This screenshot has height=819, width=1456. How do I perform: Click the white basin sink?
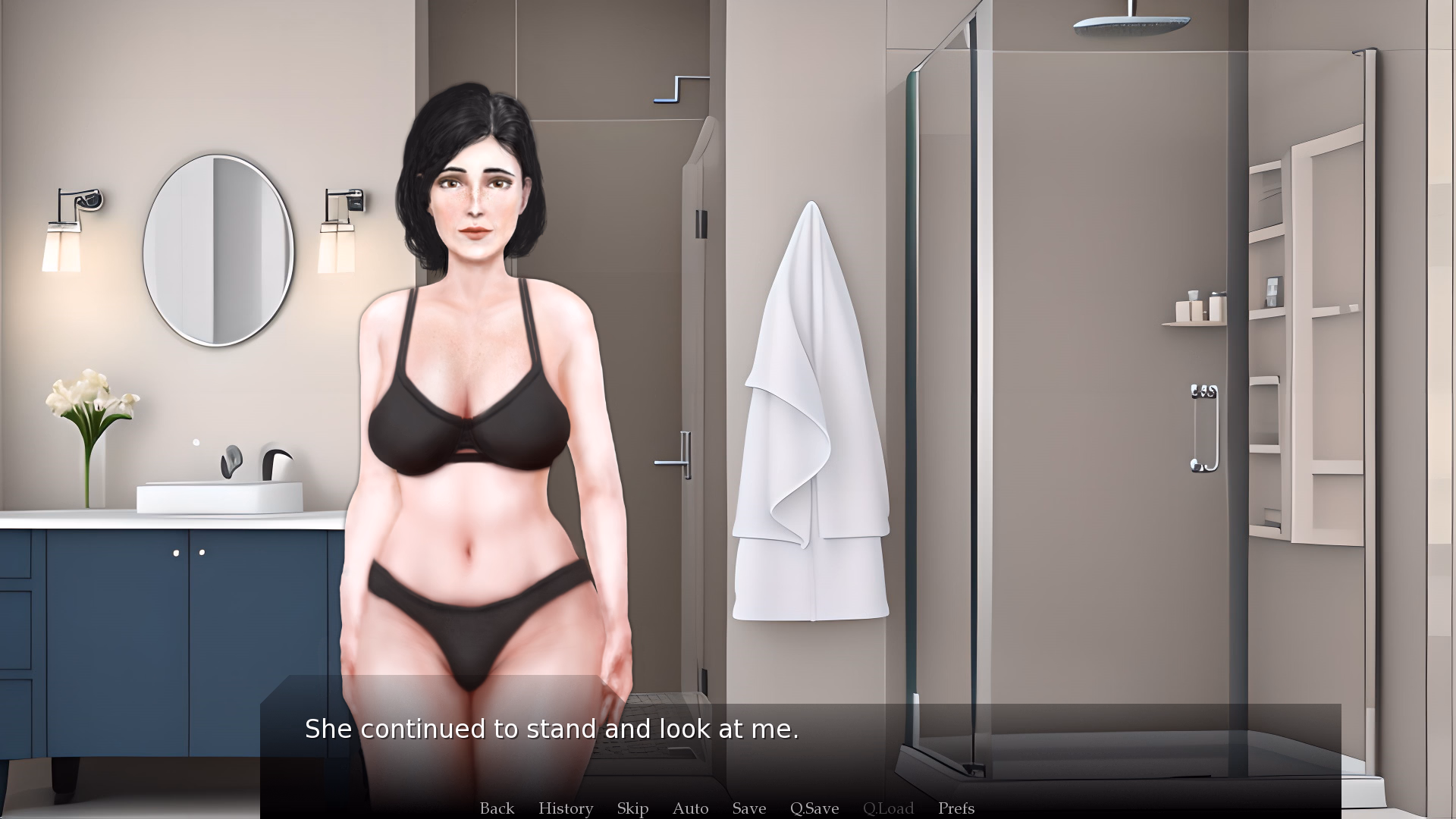218,493
